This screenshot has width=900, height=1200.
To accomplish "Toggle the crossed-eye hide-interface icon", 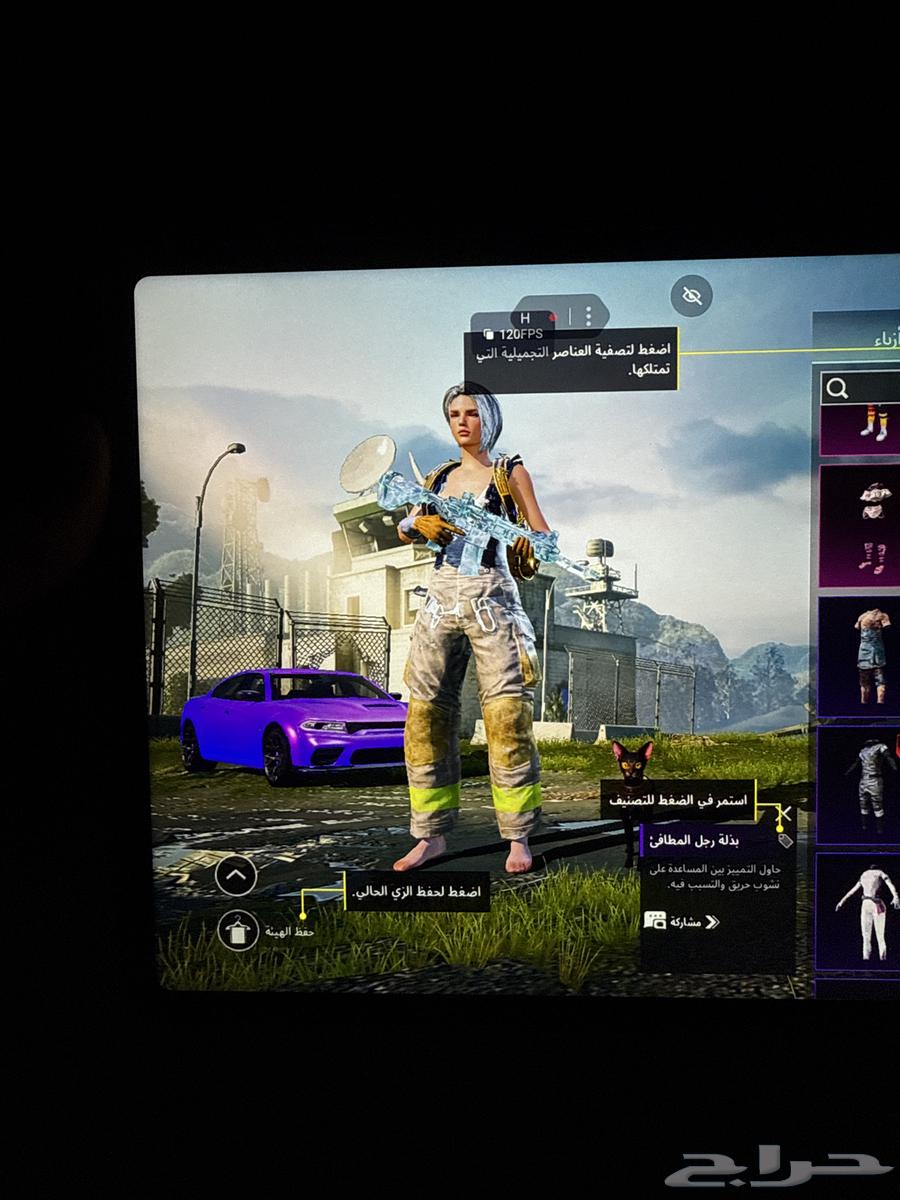I will (691, 295).
